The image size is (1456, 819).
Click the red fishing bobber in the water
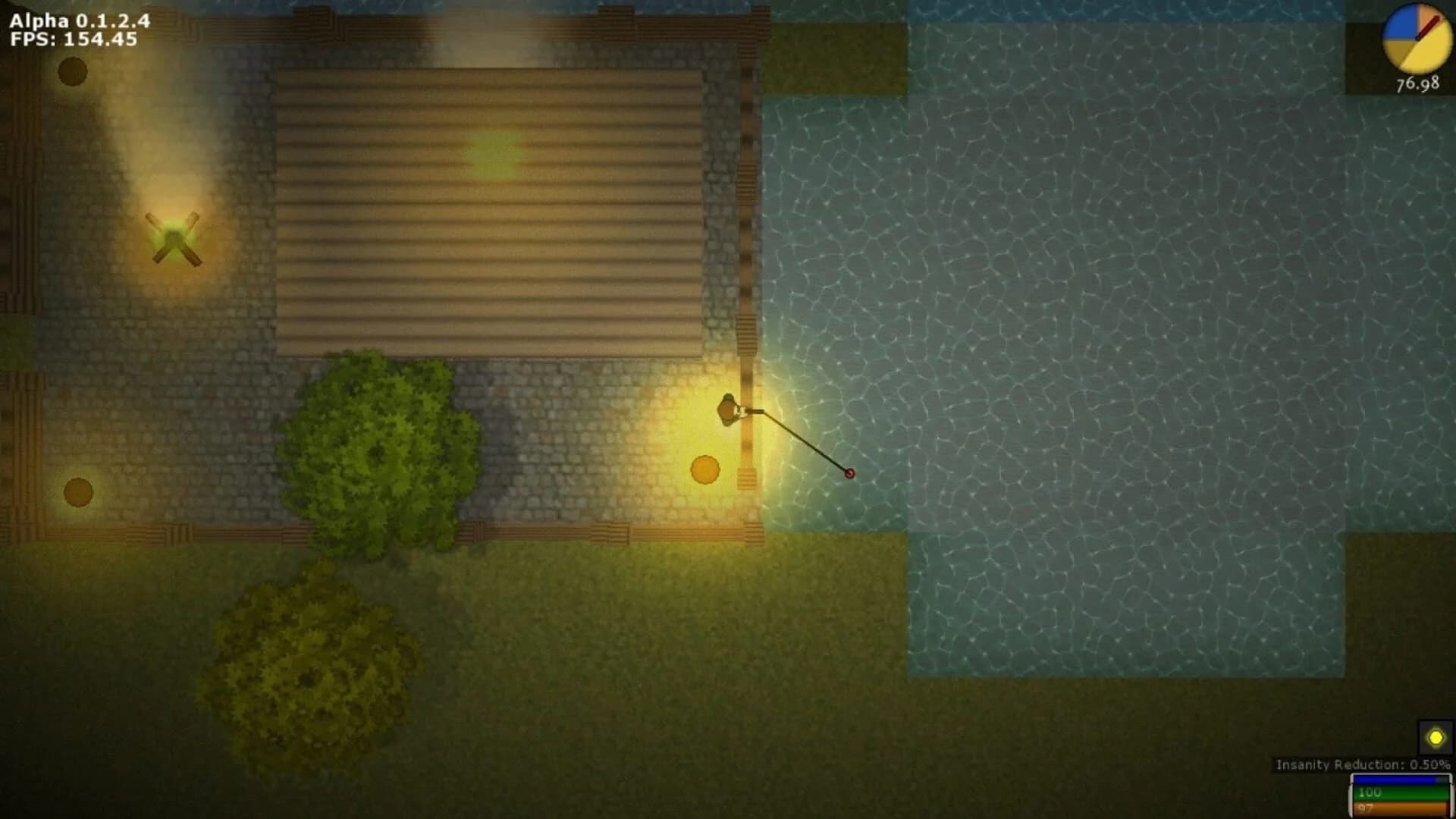click(849, 474)
